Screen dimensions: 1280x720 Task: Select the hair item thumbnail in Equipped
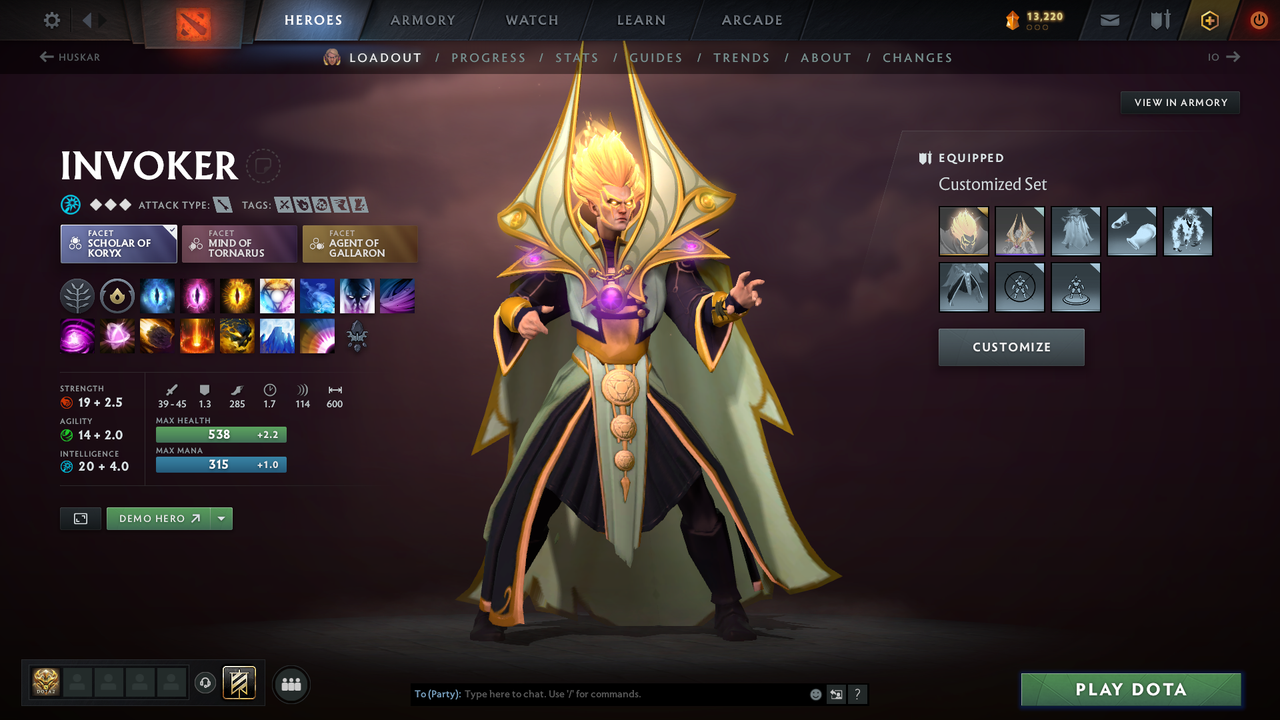click(x=963, y=231)
